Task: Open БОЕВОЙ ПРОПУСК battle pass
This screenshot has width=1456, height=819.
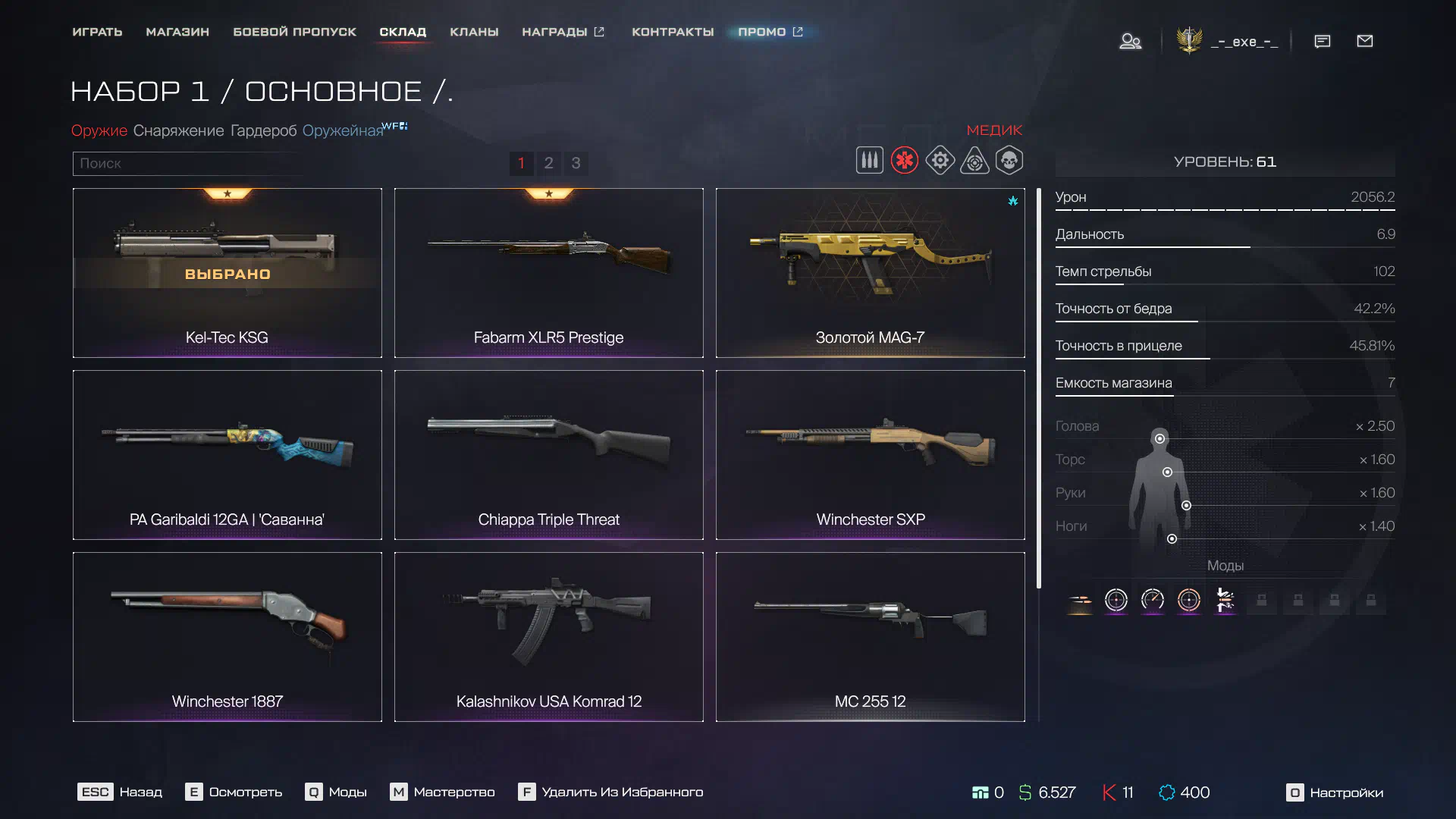Action: click(294, 32)
